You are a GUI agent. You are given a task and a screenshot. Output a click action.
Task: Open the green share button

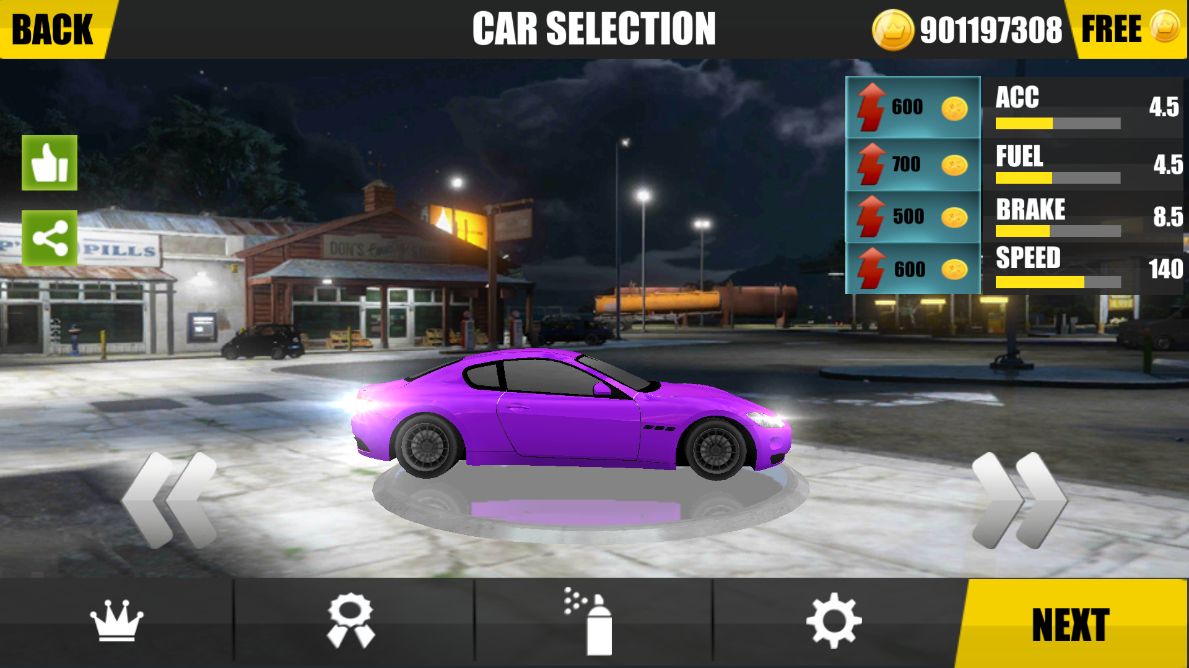(x=49, y=238)
